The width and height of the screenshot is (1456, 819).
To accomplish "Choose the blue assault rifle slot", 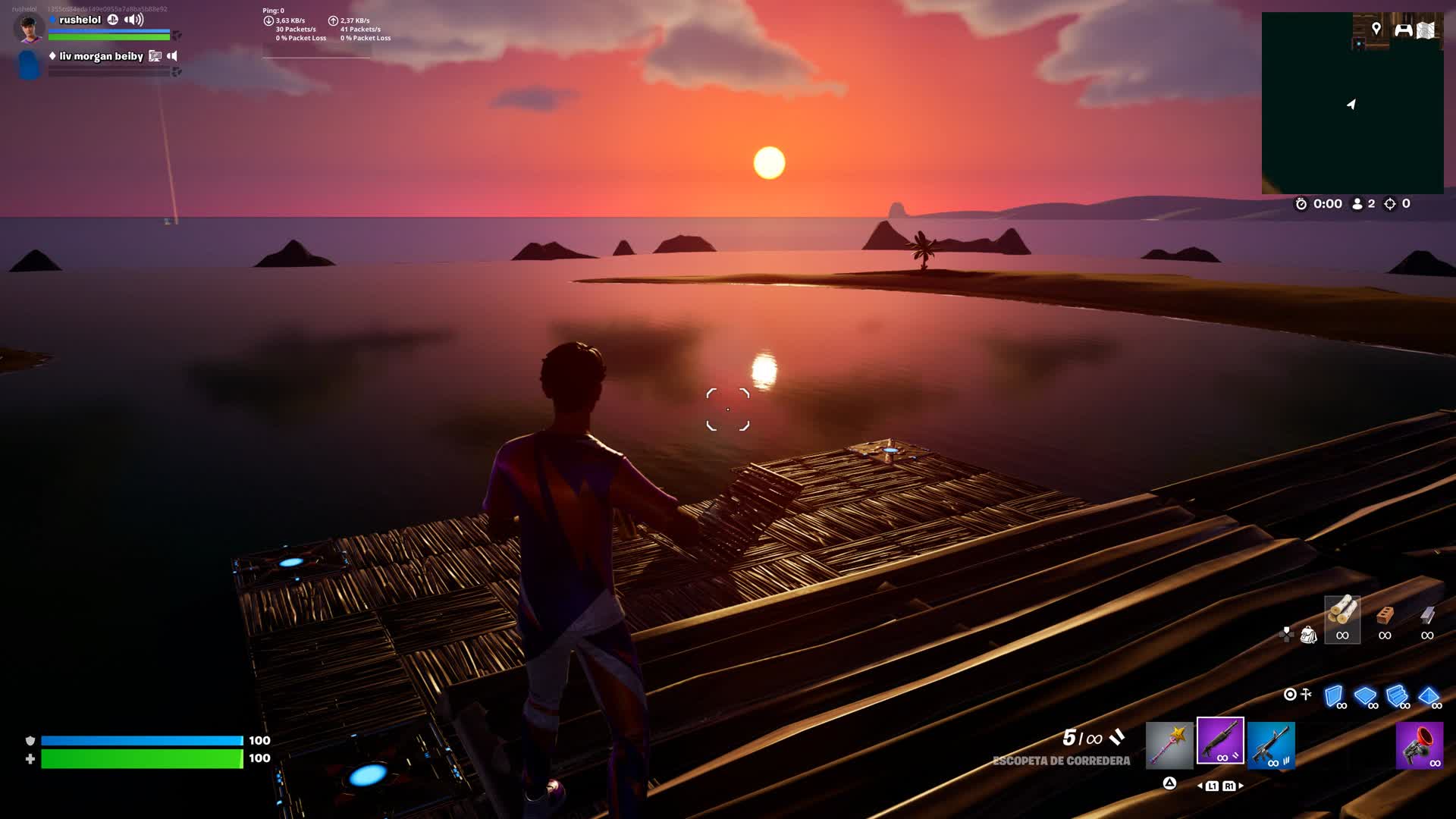I will pyautogui.click(x=1271, y=745).
